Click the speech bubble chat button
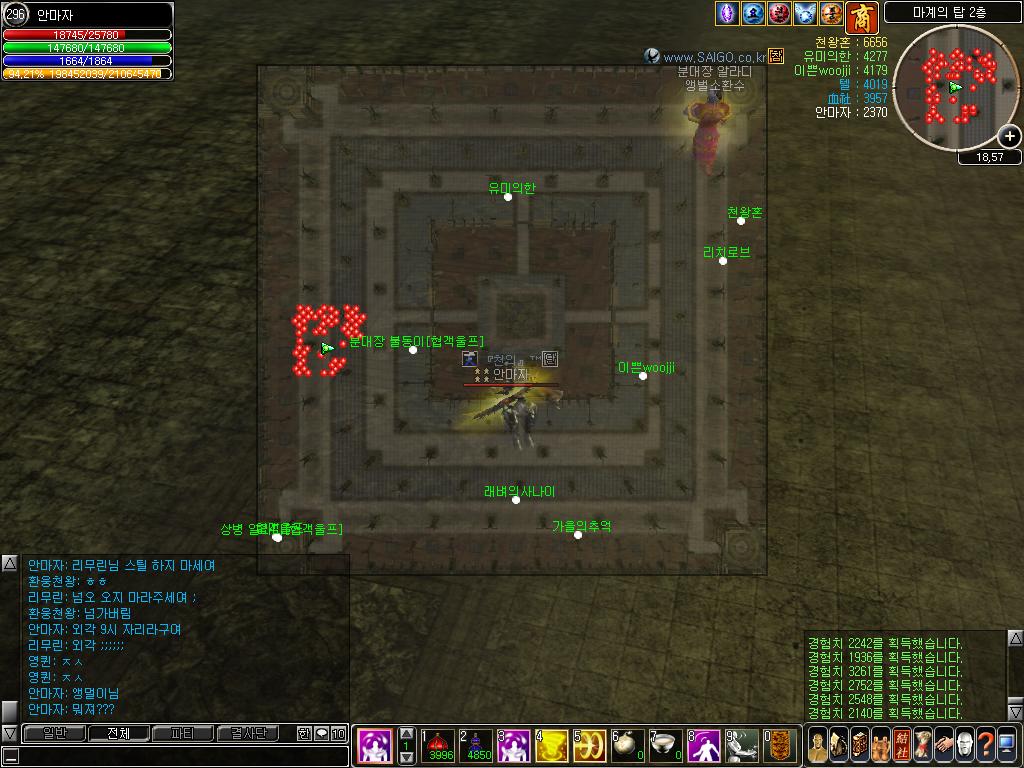This screenshot has width=1024, height=768. click(321, 734)
